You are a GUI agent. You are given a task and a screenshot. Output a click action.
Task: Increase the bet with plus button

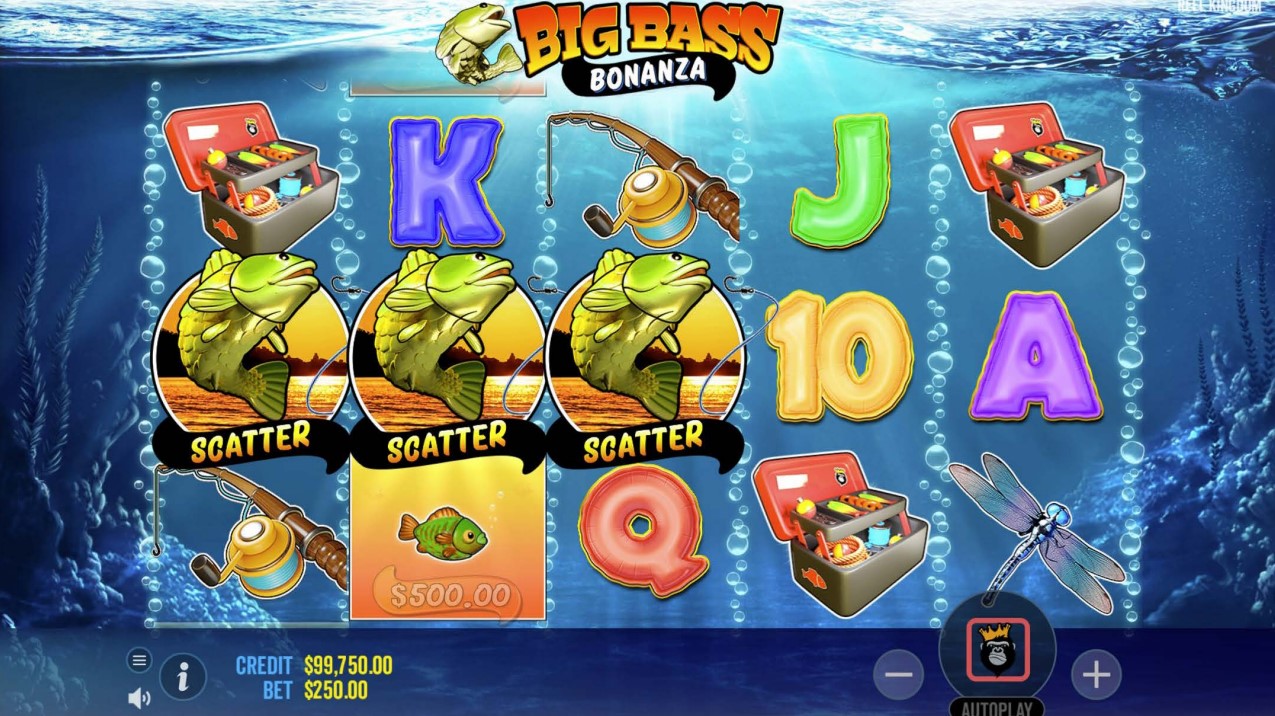coord(1096,676)
